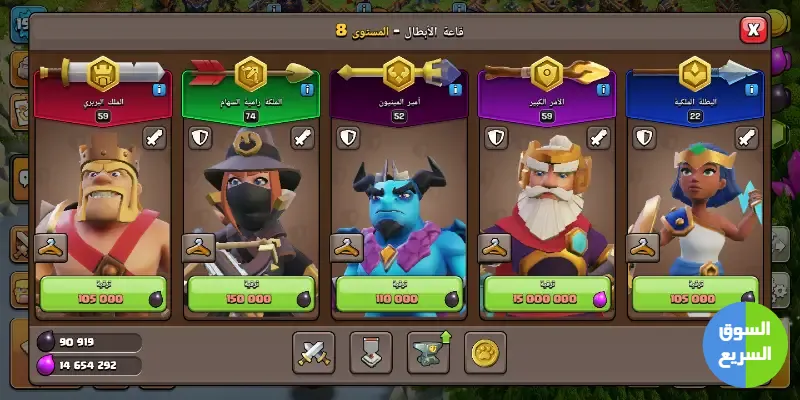
Task: Open the Grand Warden info button
Action: tap(602, 90)
